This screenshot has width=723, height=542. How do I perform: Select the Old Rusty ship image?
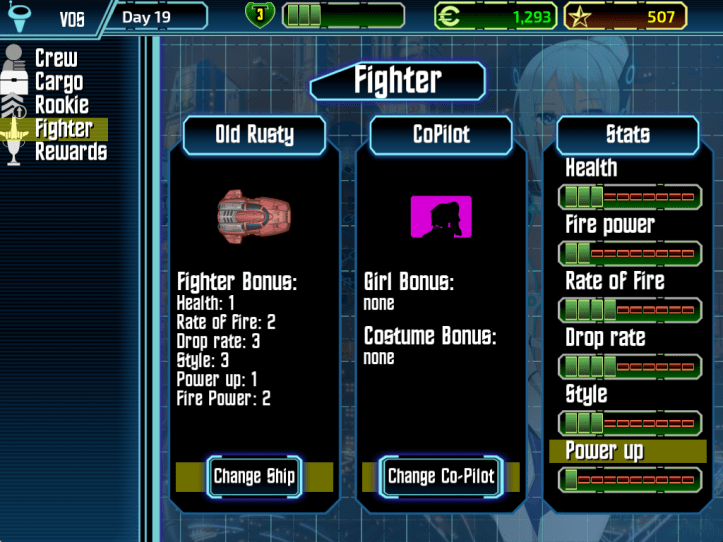tap(254, 213)
